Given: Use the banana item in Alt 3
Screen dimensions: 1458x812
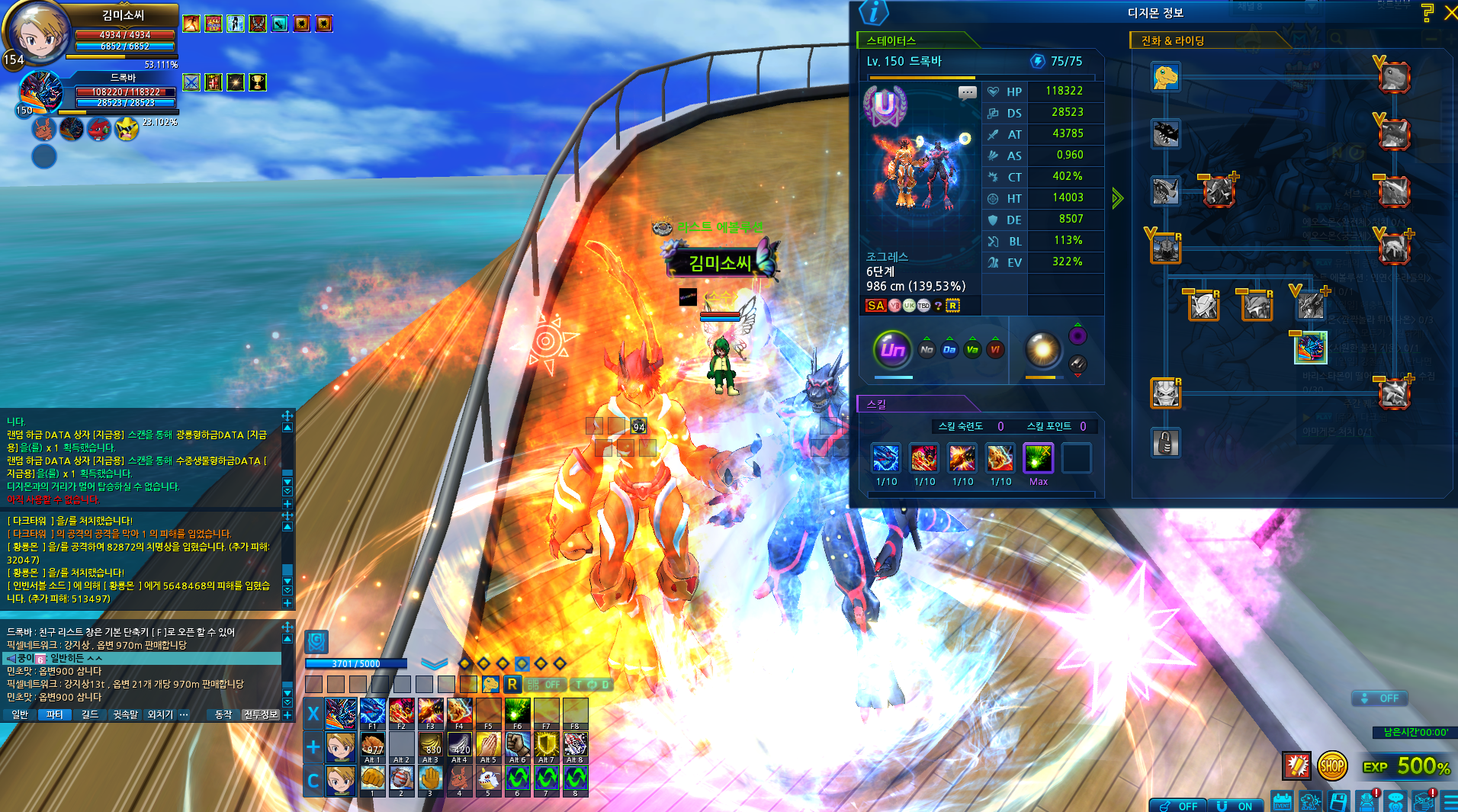Looking at the screenshot, I should (x=430, y=744).
